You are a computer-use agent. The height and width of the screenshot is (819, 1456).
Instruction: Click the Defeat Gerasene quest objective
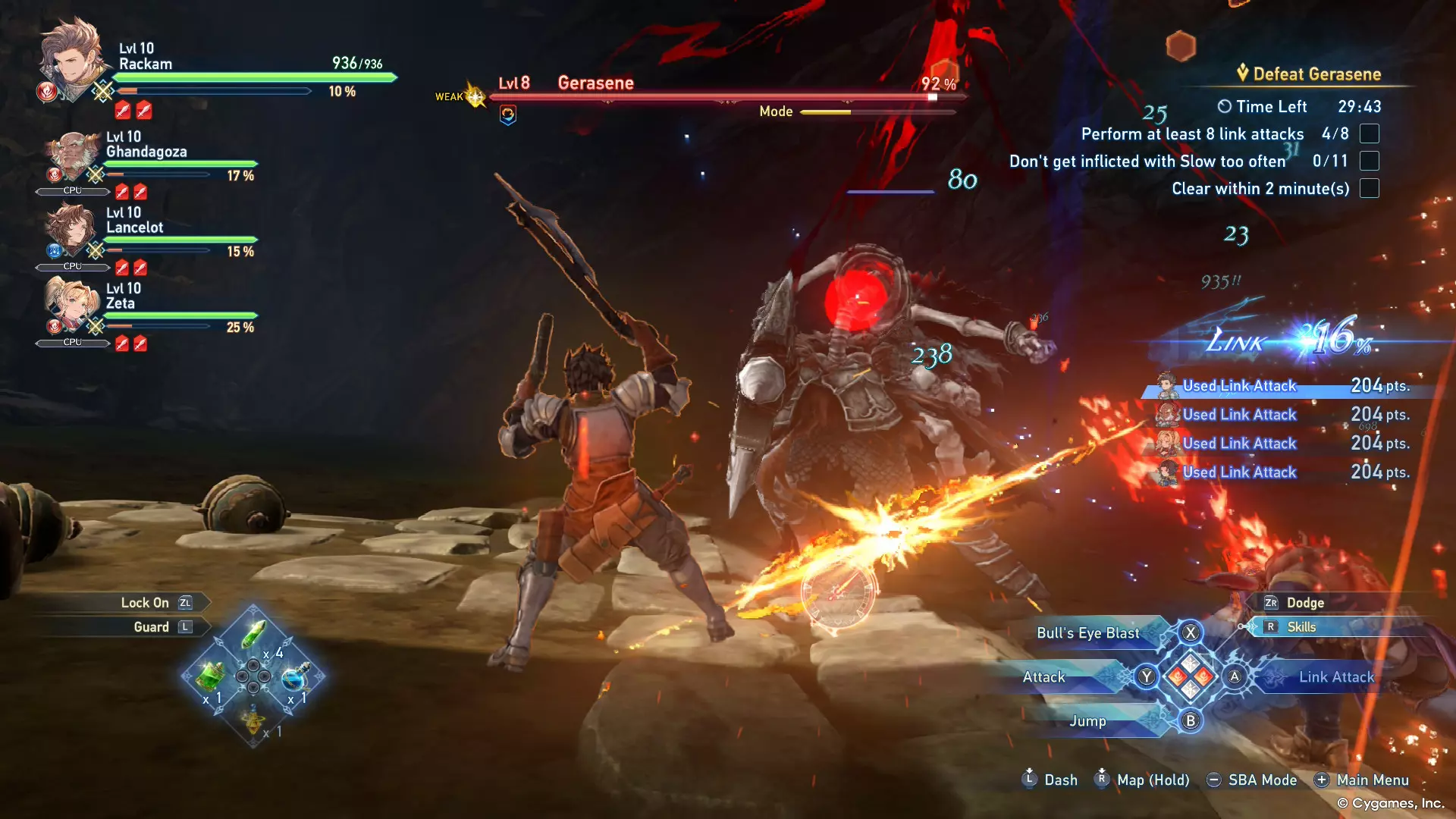(x=1316, y=74)
